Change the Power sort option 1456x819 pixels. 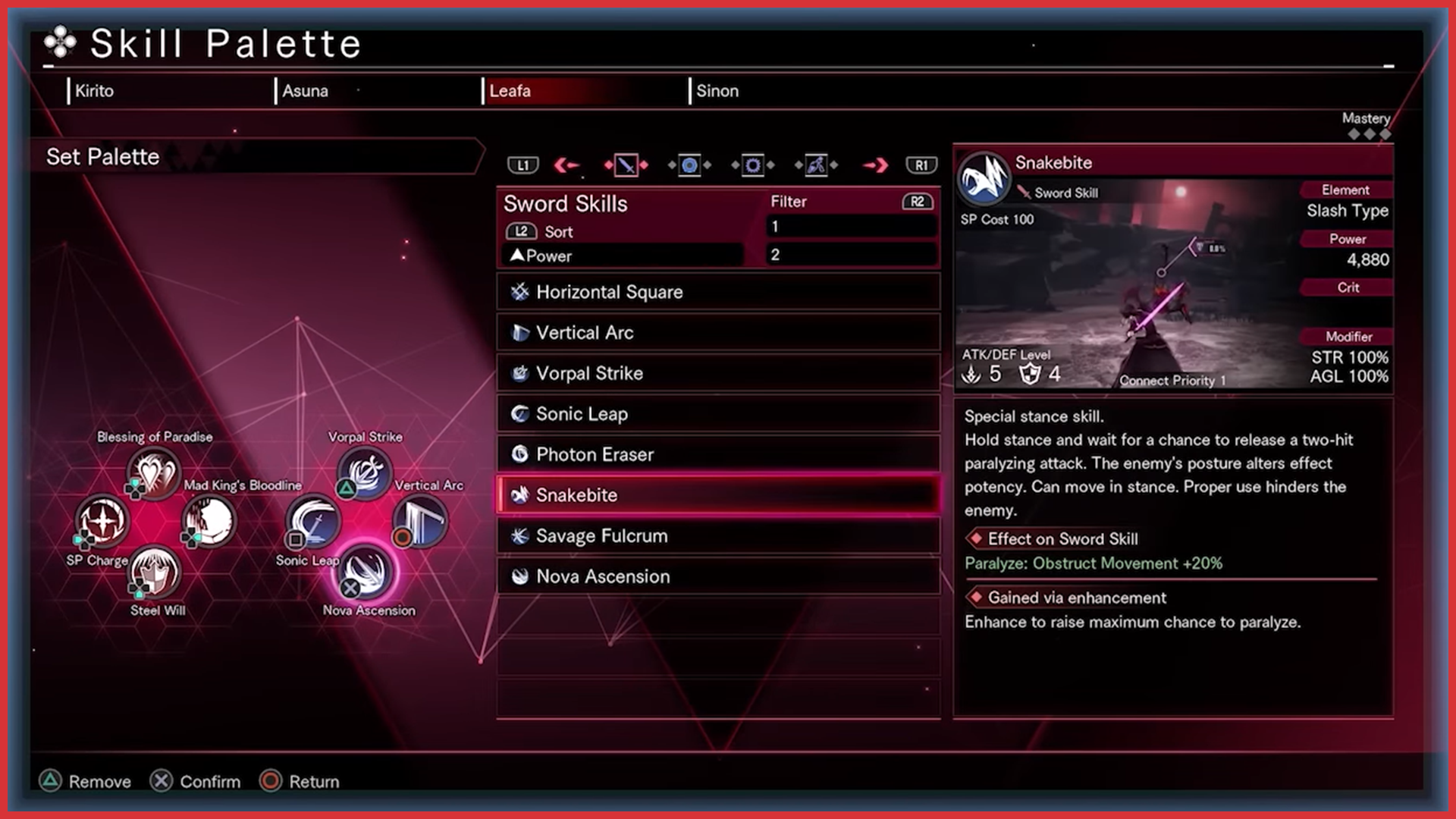click(x=622, y=256)
